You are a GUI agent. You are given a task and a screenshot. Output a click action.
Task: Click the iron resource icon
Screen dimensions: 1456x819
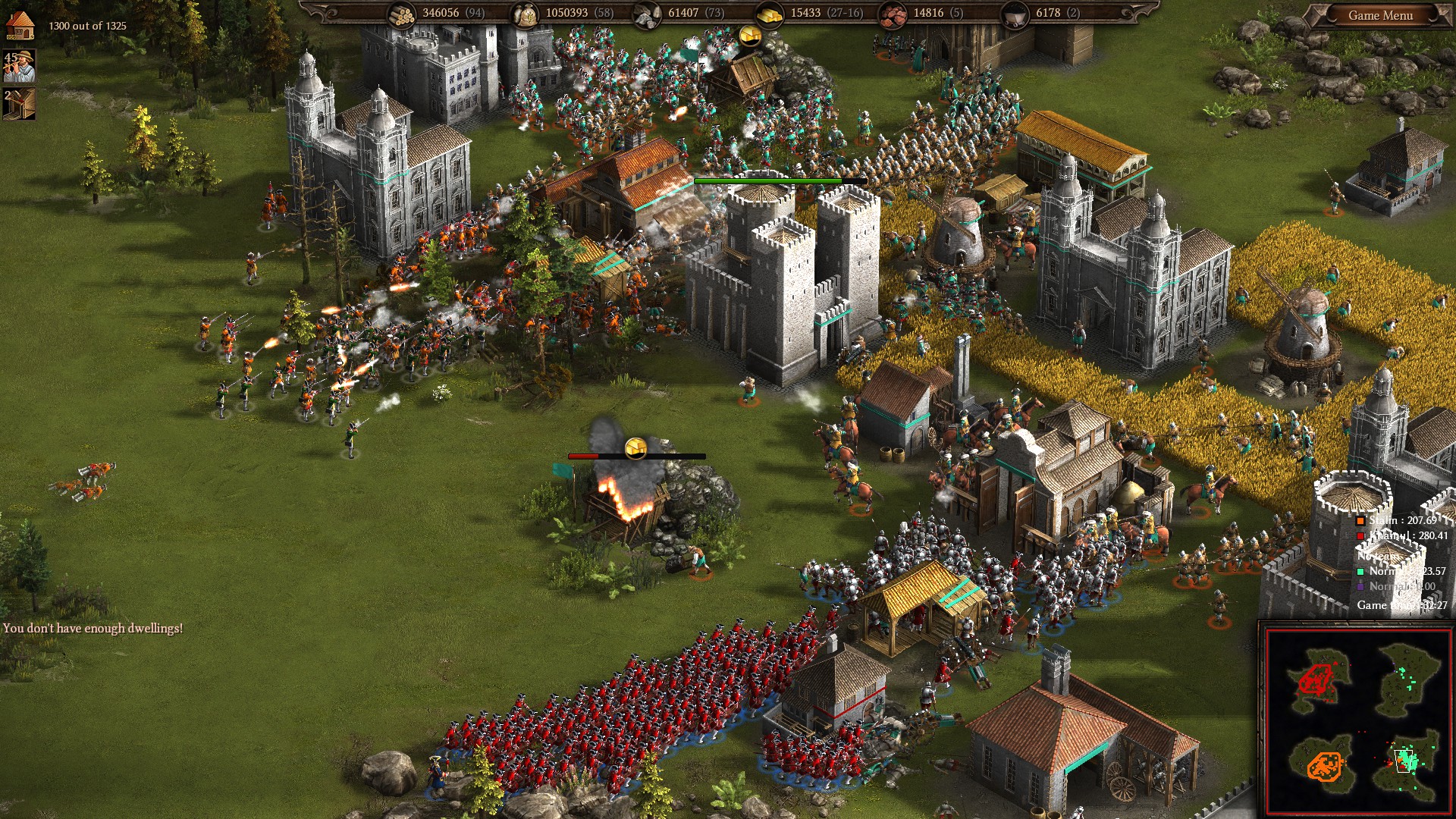tap(892, 13)
